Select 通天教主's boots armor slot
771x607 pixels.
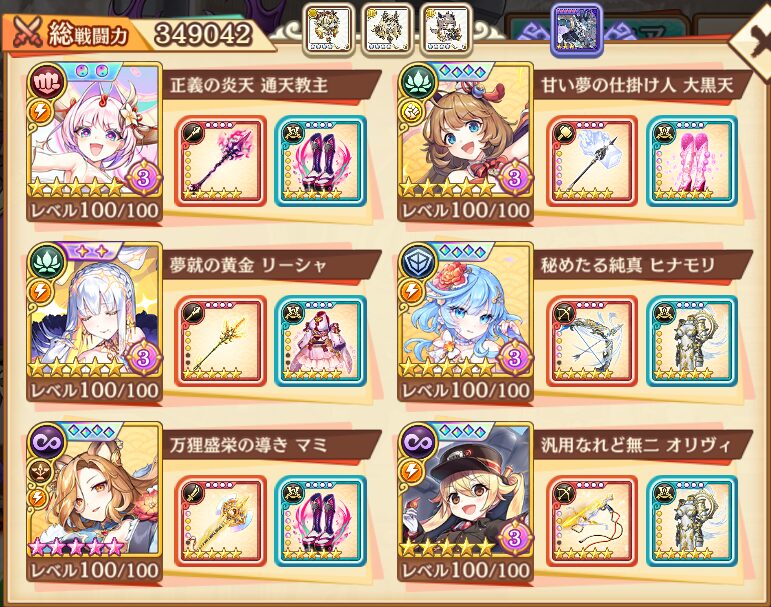[320, 161]
